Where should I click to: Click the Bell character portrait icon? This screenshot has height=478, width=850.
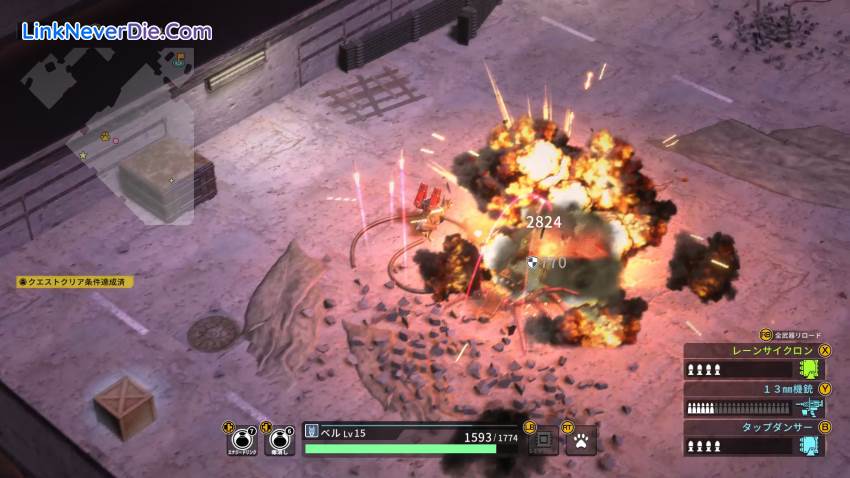tap(312, 431)
